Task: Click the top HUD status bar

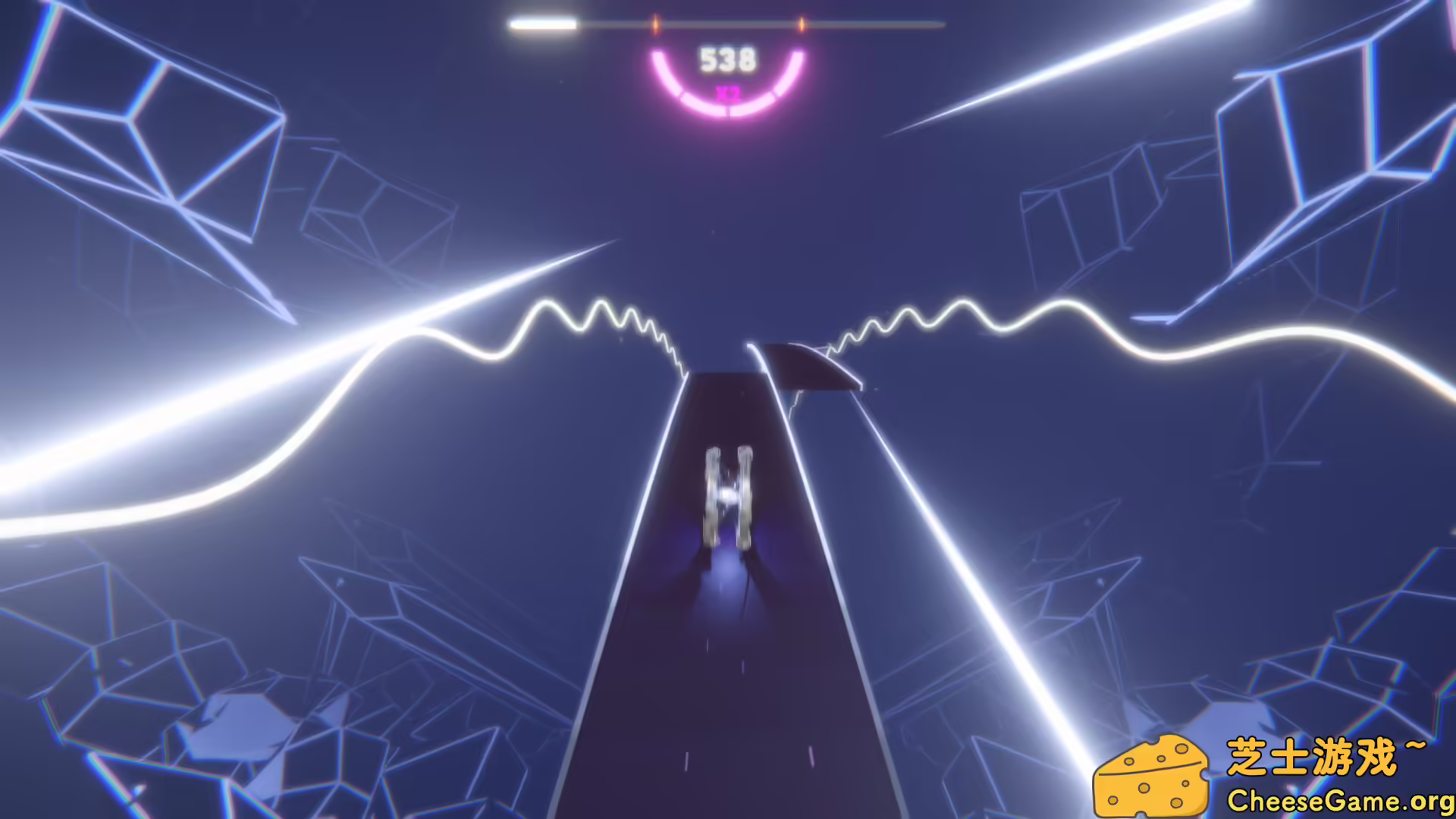Action: tap(726, 23)
